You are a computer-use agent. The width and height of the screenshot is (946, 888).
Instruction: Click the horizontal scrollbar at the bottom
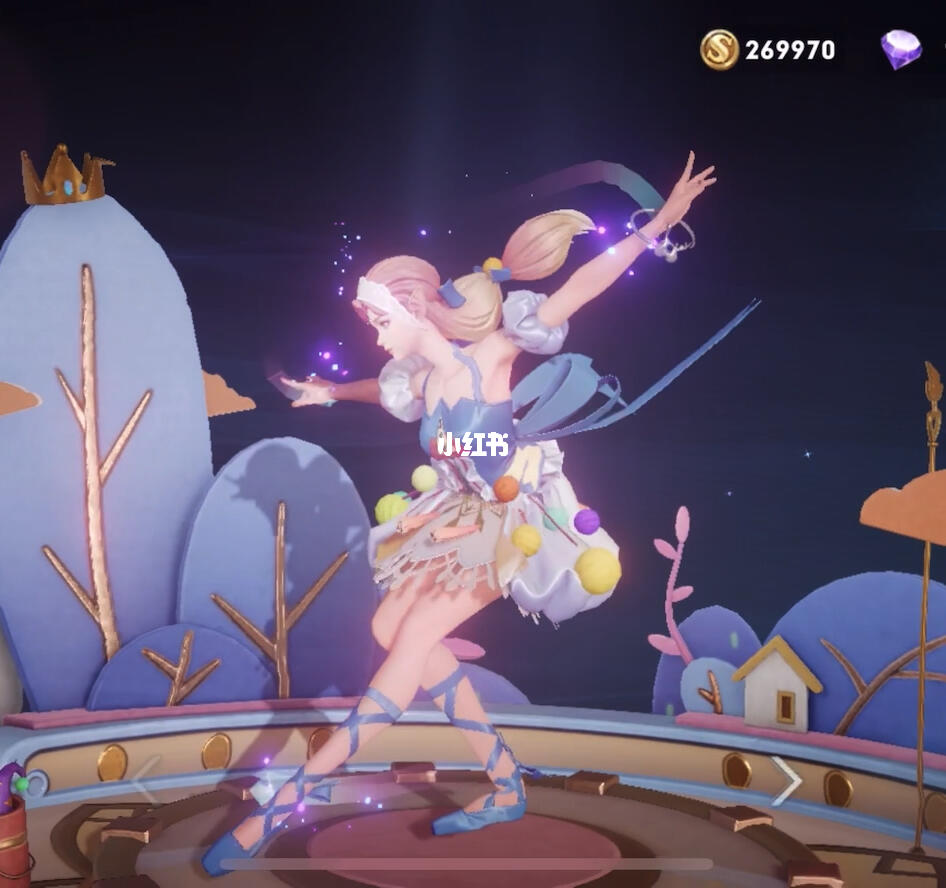(x=466, y=864)
